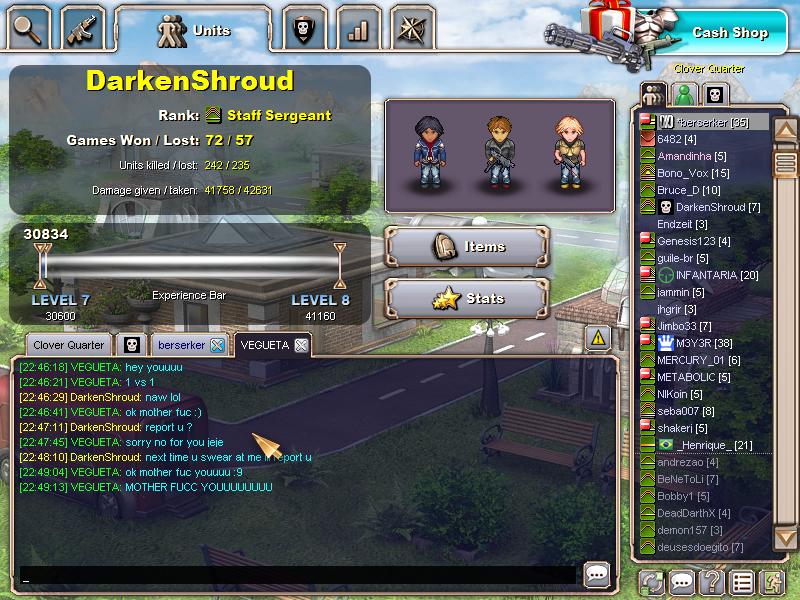Screen dimensions: 800x600
Task: Open help with the question mark button
Action: [711, 581]
